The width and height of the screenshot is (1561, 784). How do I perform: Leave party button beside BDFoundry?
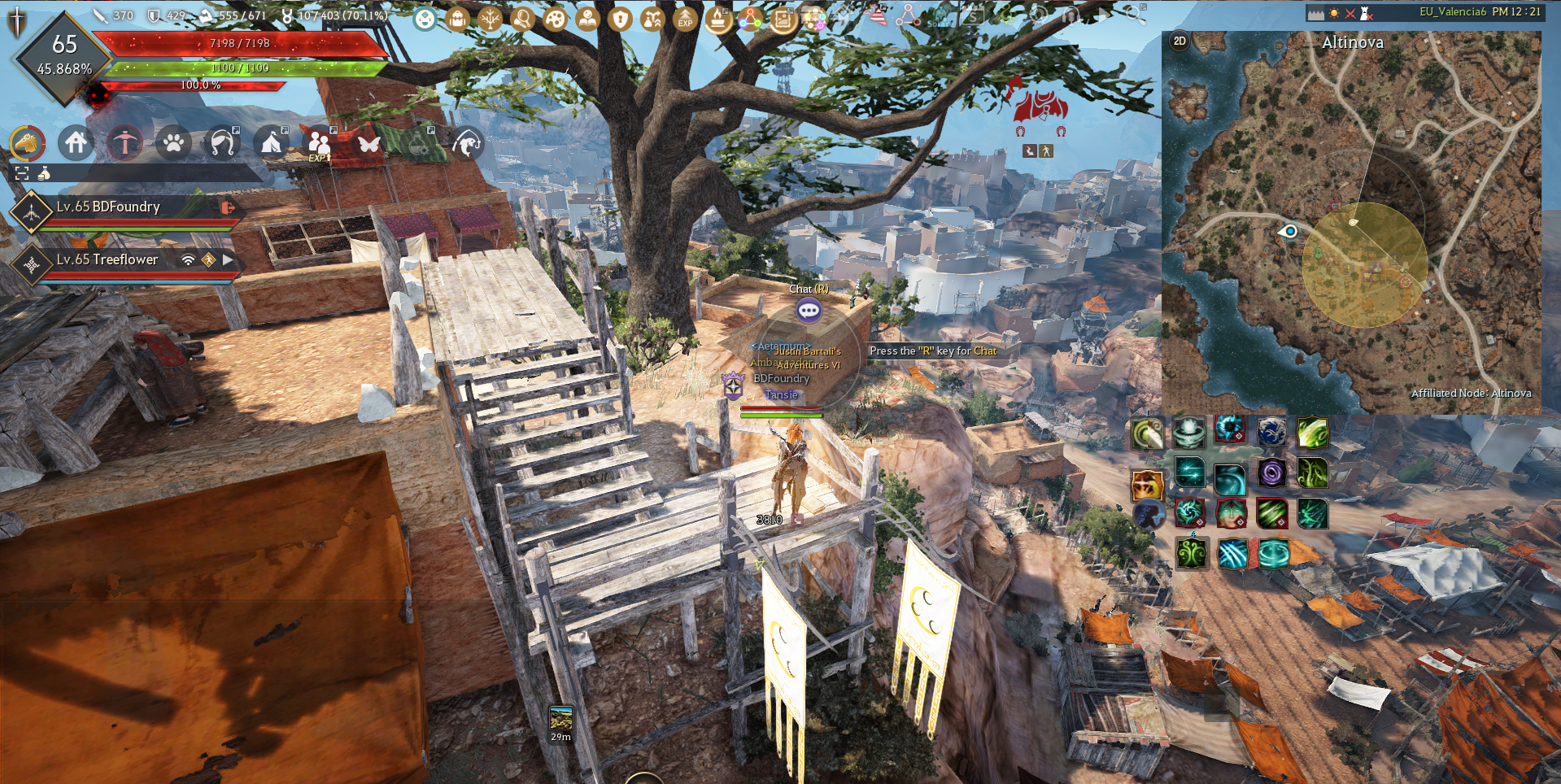click(x=229, y=207)
